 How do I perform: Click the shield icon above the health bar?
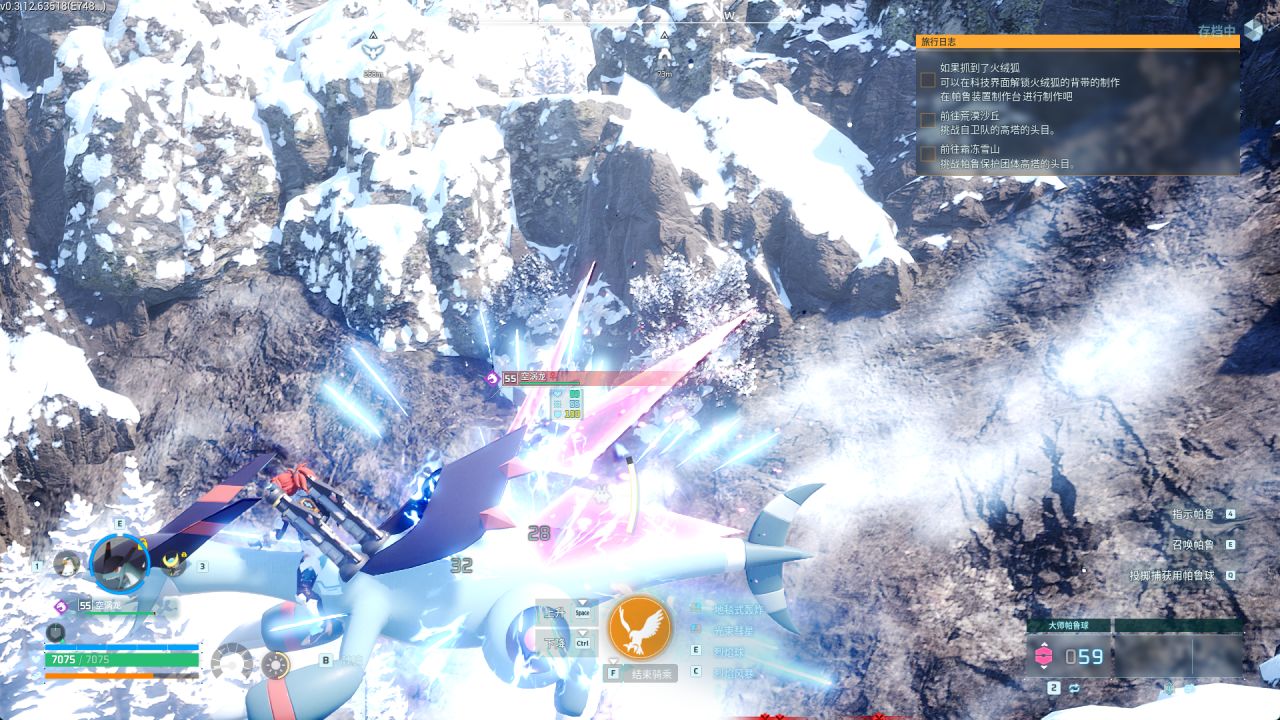(56, 632)
